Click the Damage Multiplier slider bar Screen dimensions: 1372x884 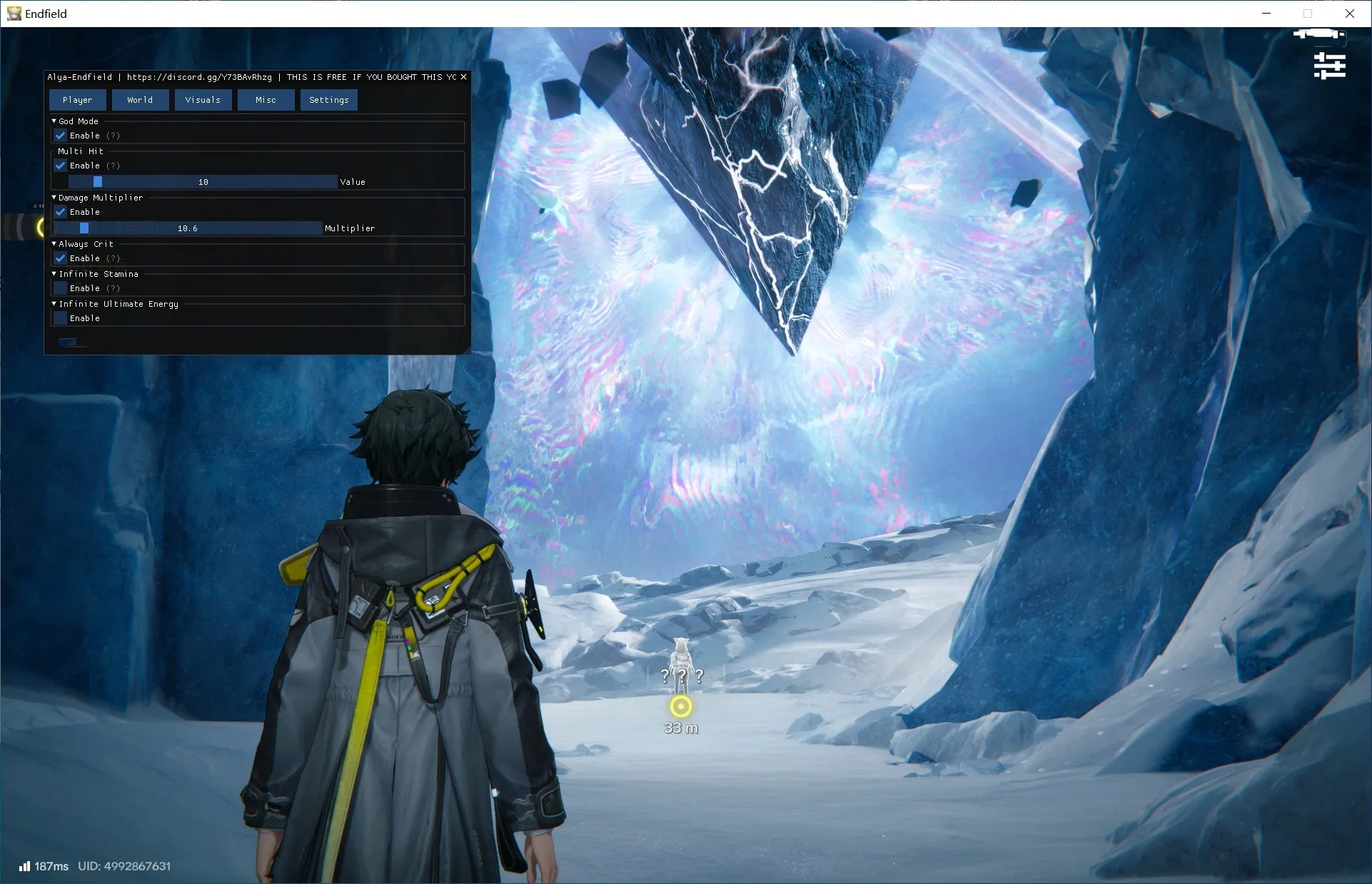pyautogui.click(x=188, y=228)
